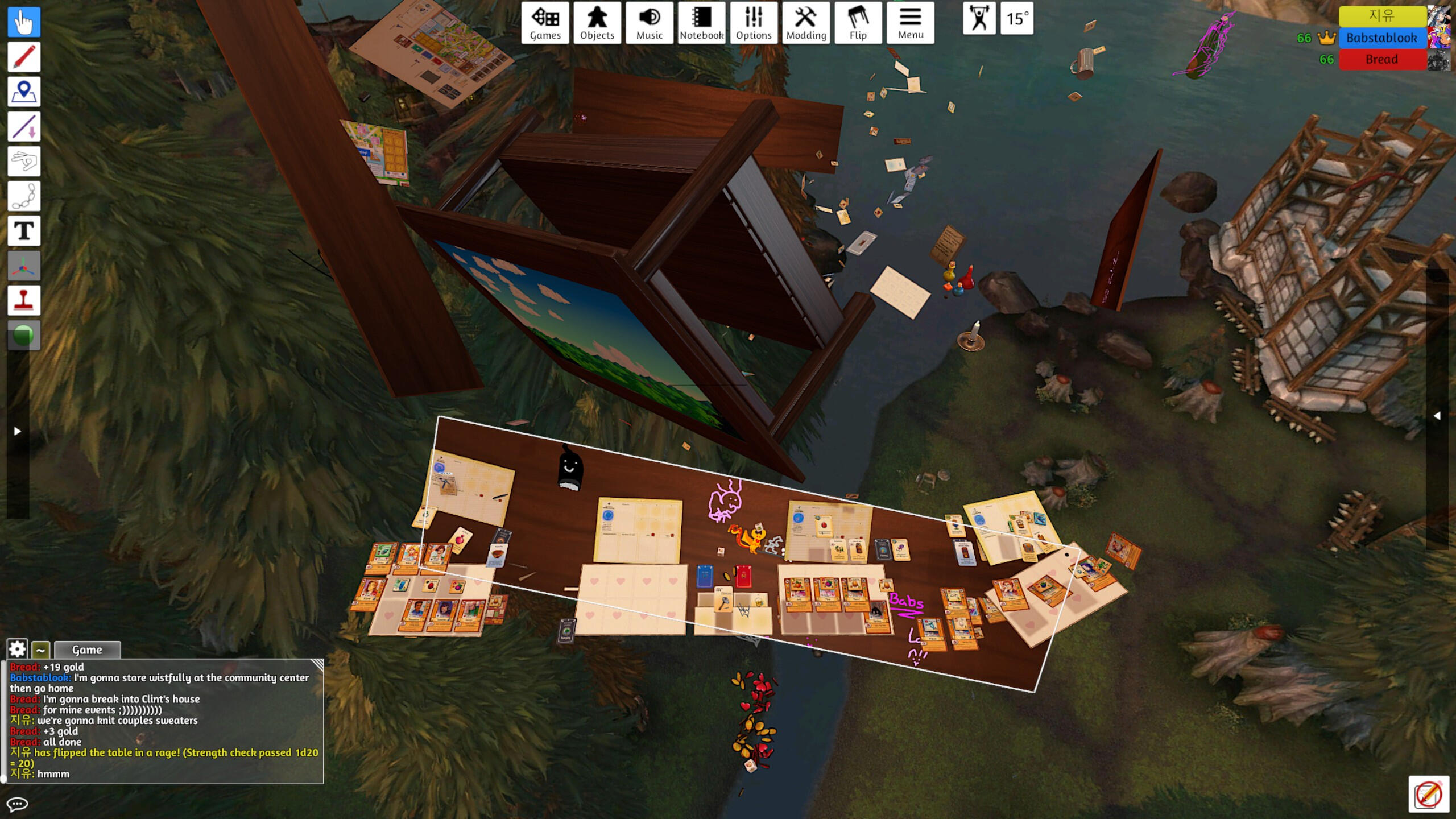This screenshot has width=1456, height=819.
Task: Select the grab hand pointer tool
Action: click(x=24, y=23)
